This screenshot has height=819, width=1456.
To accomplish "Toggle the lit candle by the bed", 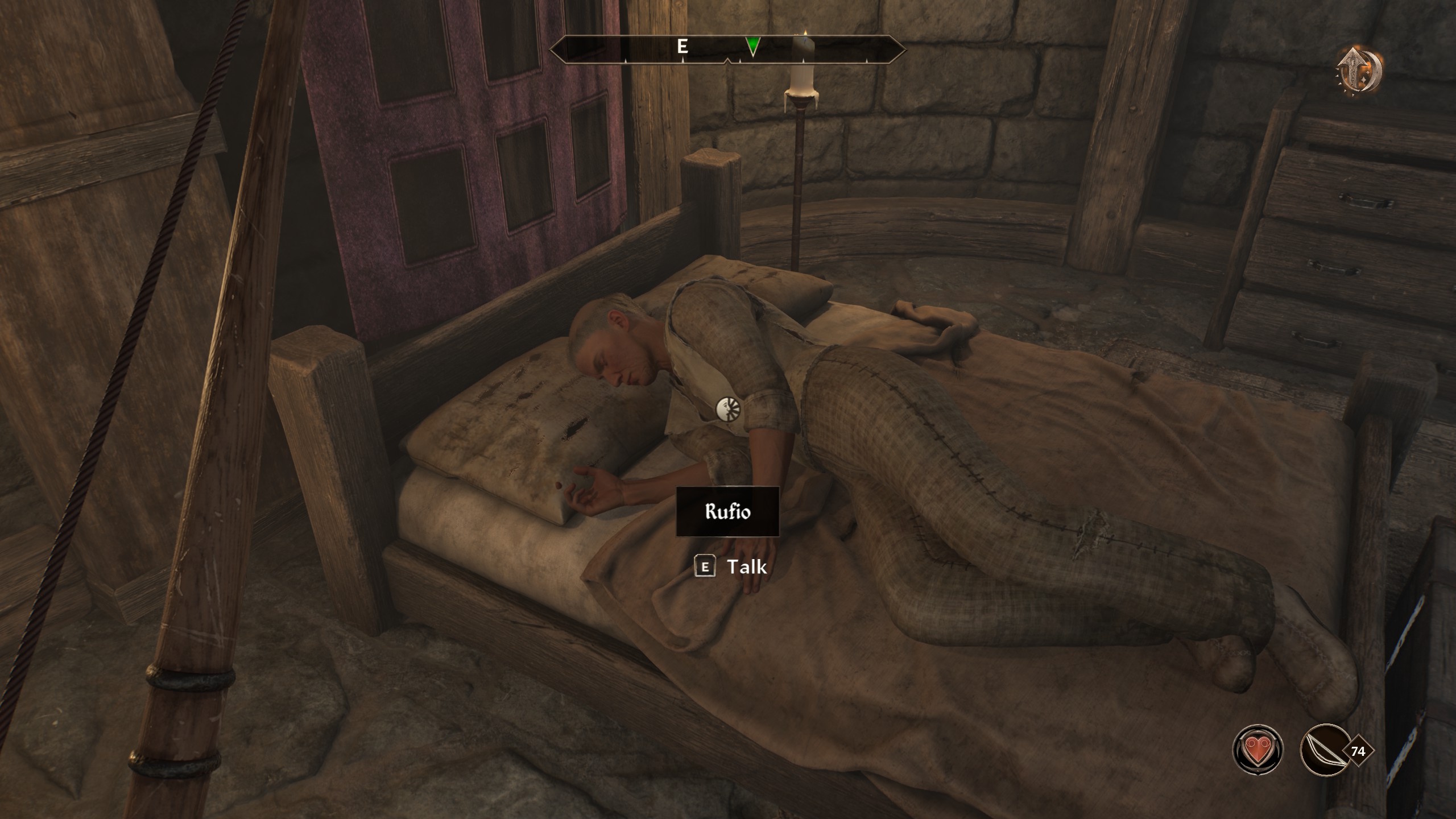I will click(802, 85).
